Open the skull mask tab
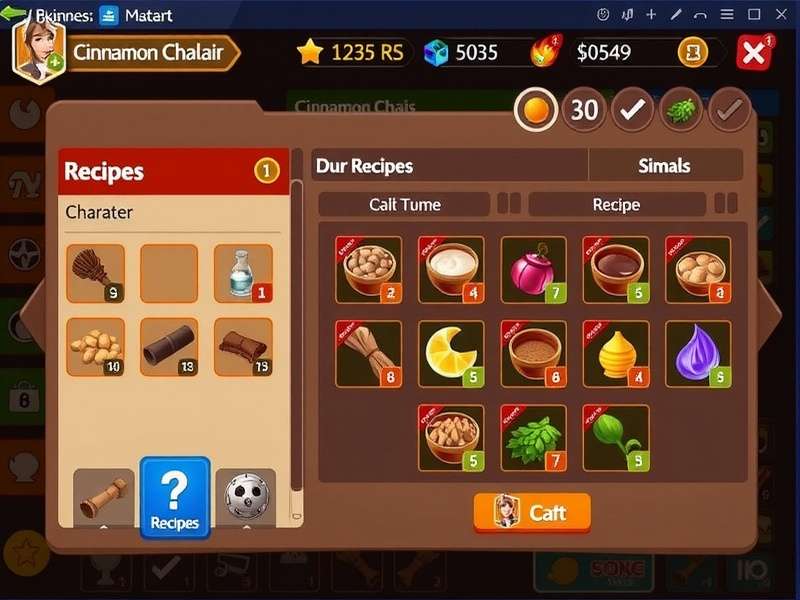This screenshot has height=600, width=800. [245, 497]
